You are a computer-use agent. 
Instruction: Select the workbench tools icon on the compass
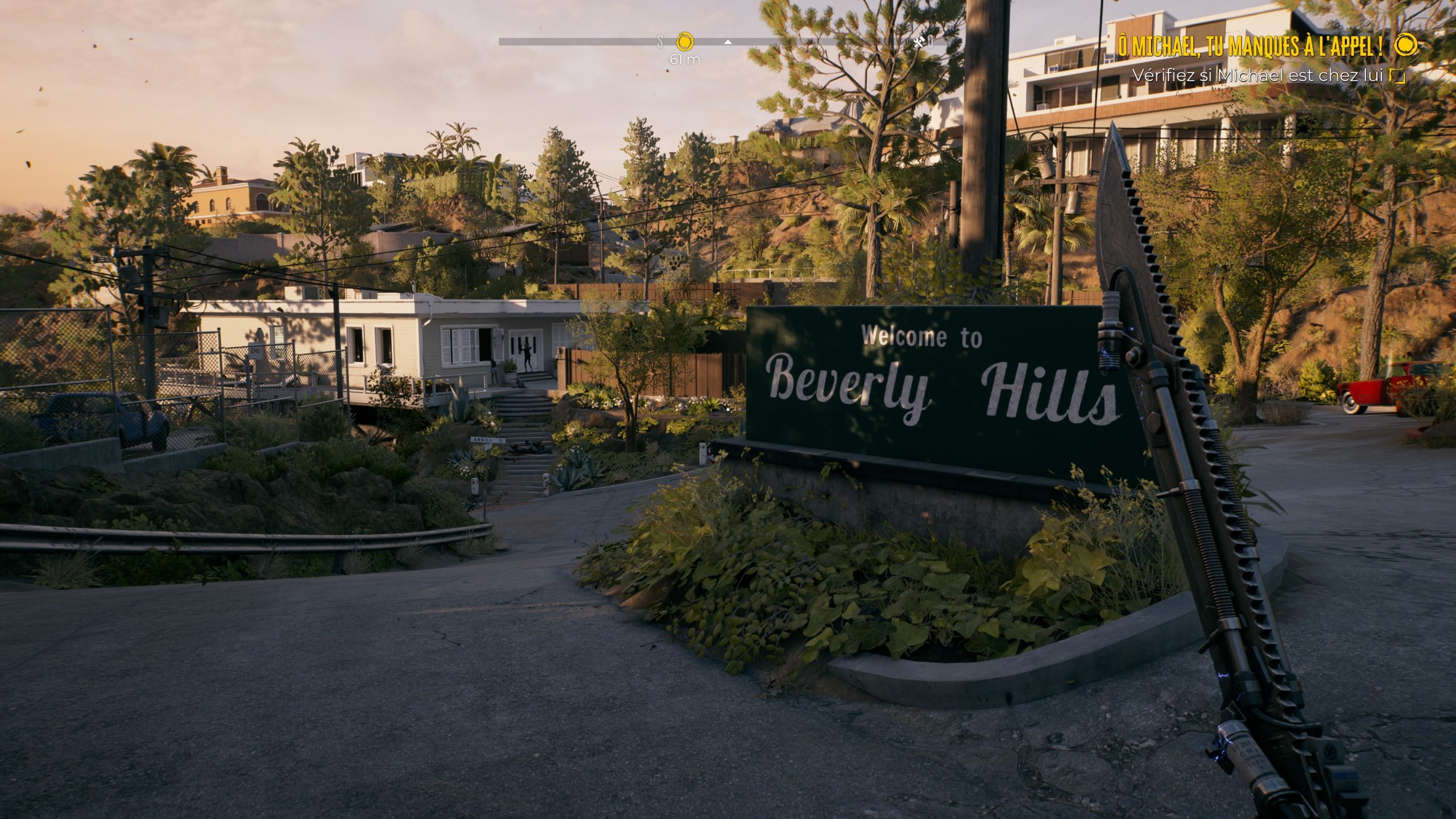[x=919, y=42]
